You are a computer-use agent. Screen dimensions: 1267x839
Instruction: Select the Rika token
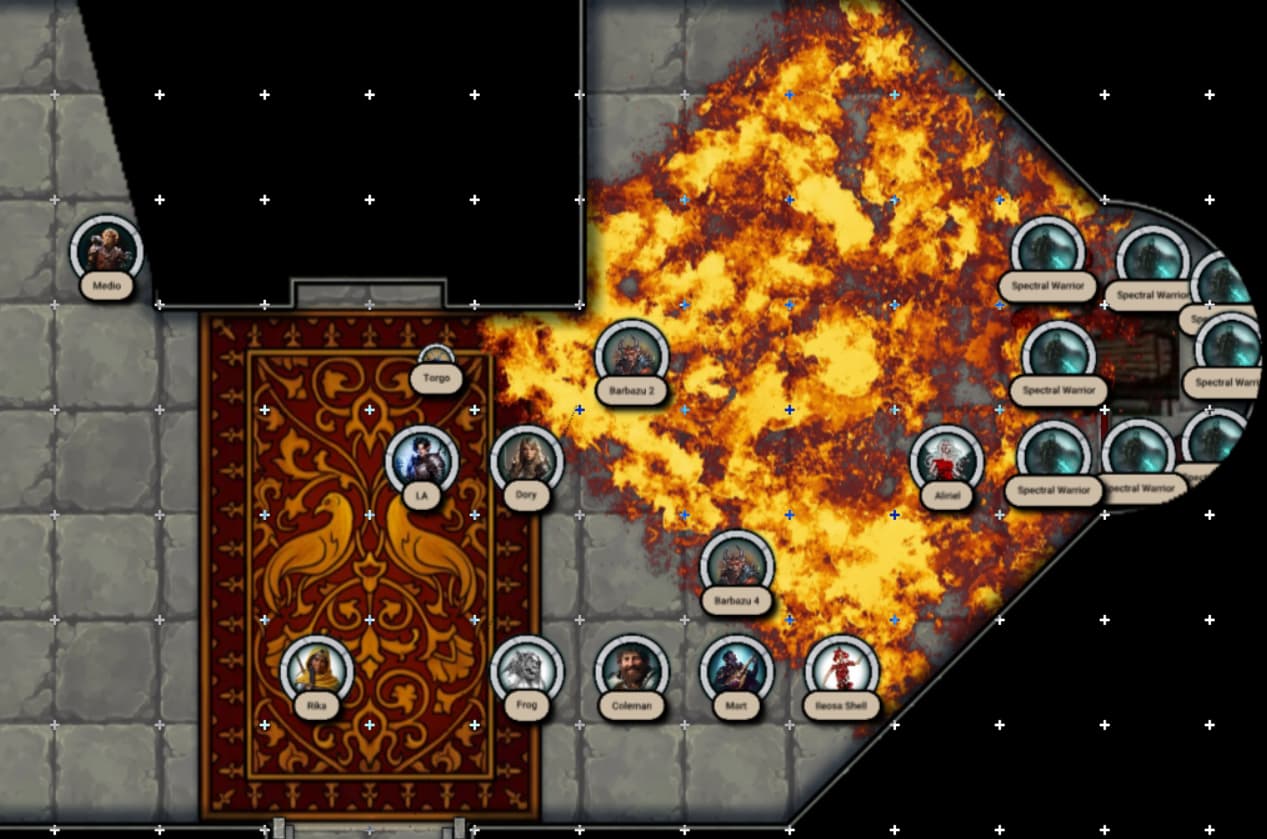[x=317, y=671]
